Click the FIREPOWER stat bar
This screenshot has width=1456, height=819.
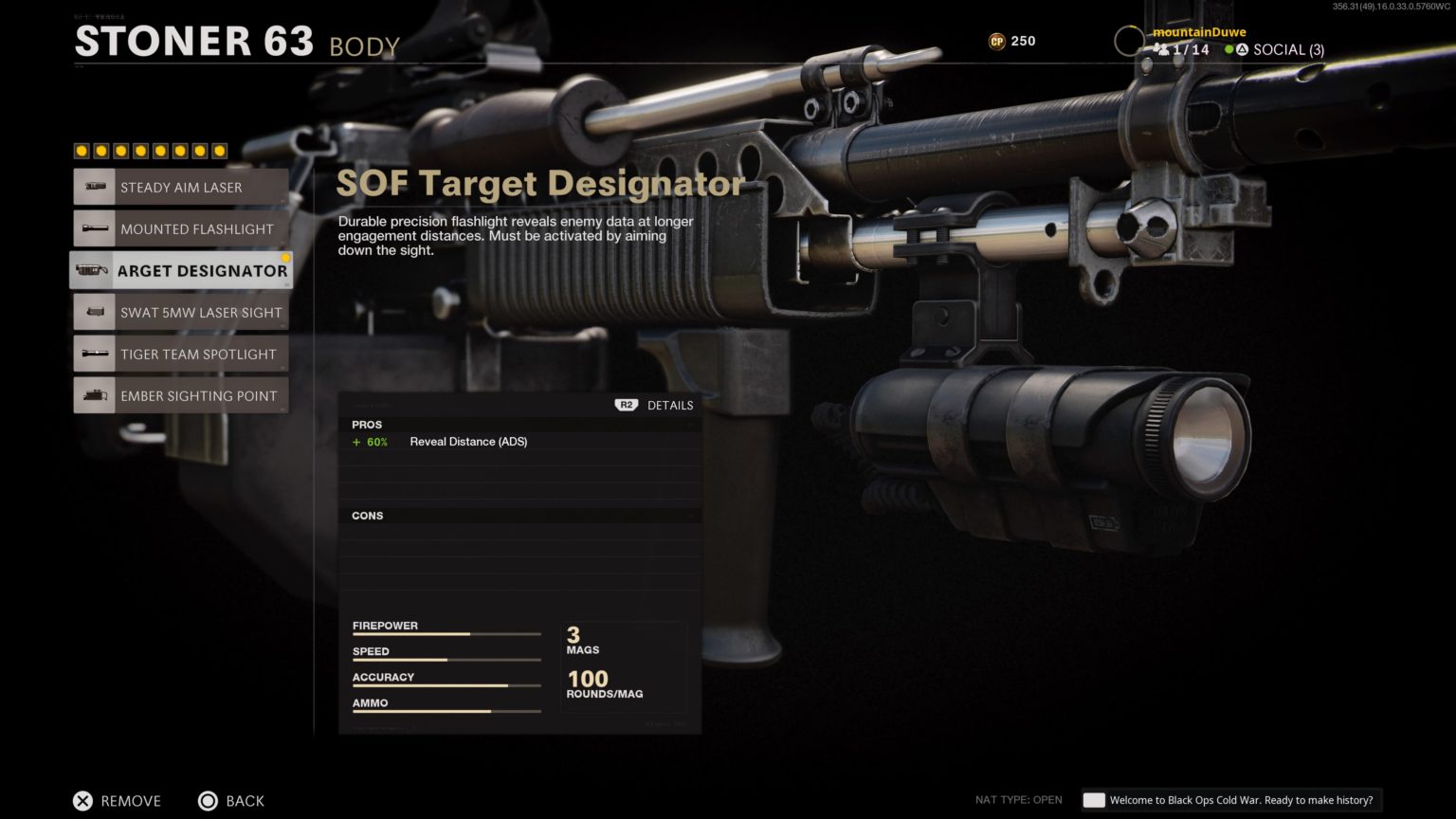point(446,634)
